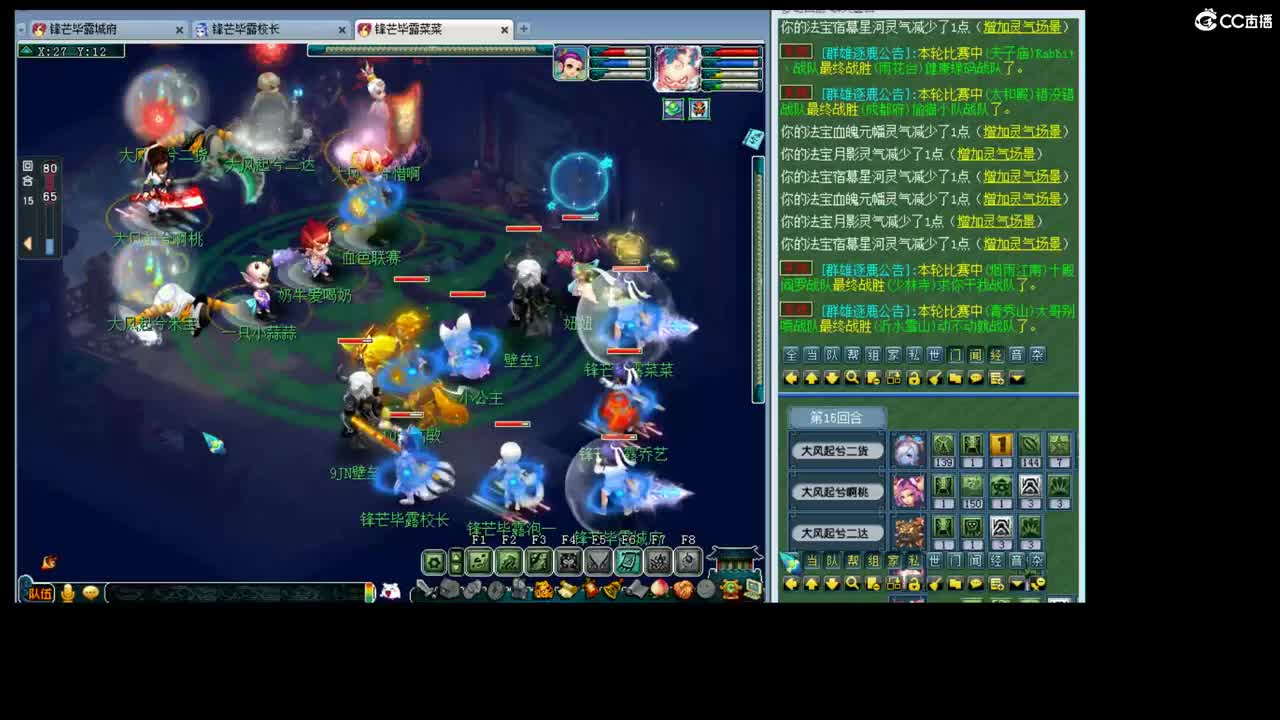The width and height of the screenshot is (1280, 720).
Task: Click the broom clear-chat icon
Action: coord(935,379)
